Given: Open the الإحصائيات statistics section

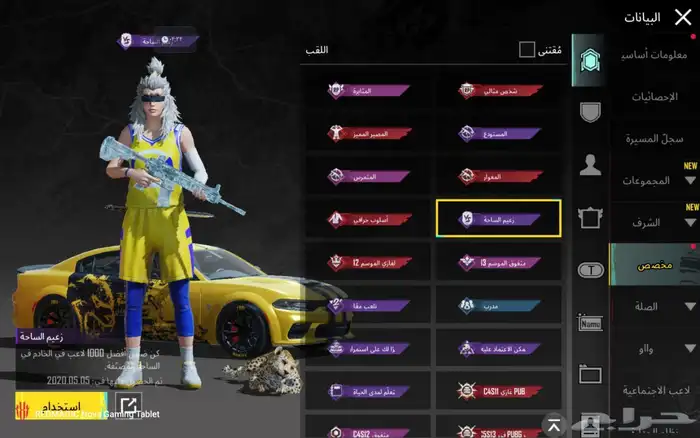Looking at the screenshot, I should [x=655, y=97].
